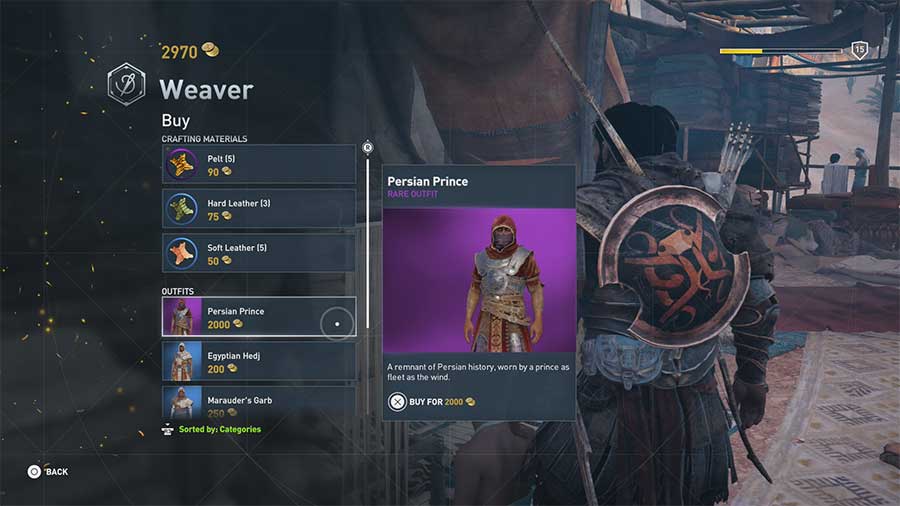Select the Marauder's Garb outfit
This screenshot has height=506, width=900.
258,402
